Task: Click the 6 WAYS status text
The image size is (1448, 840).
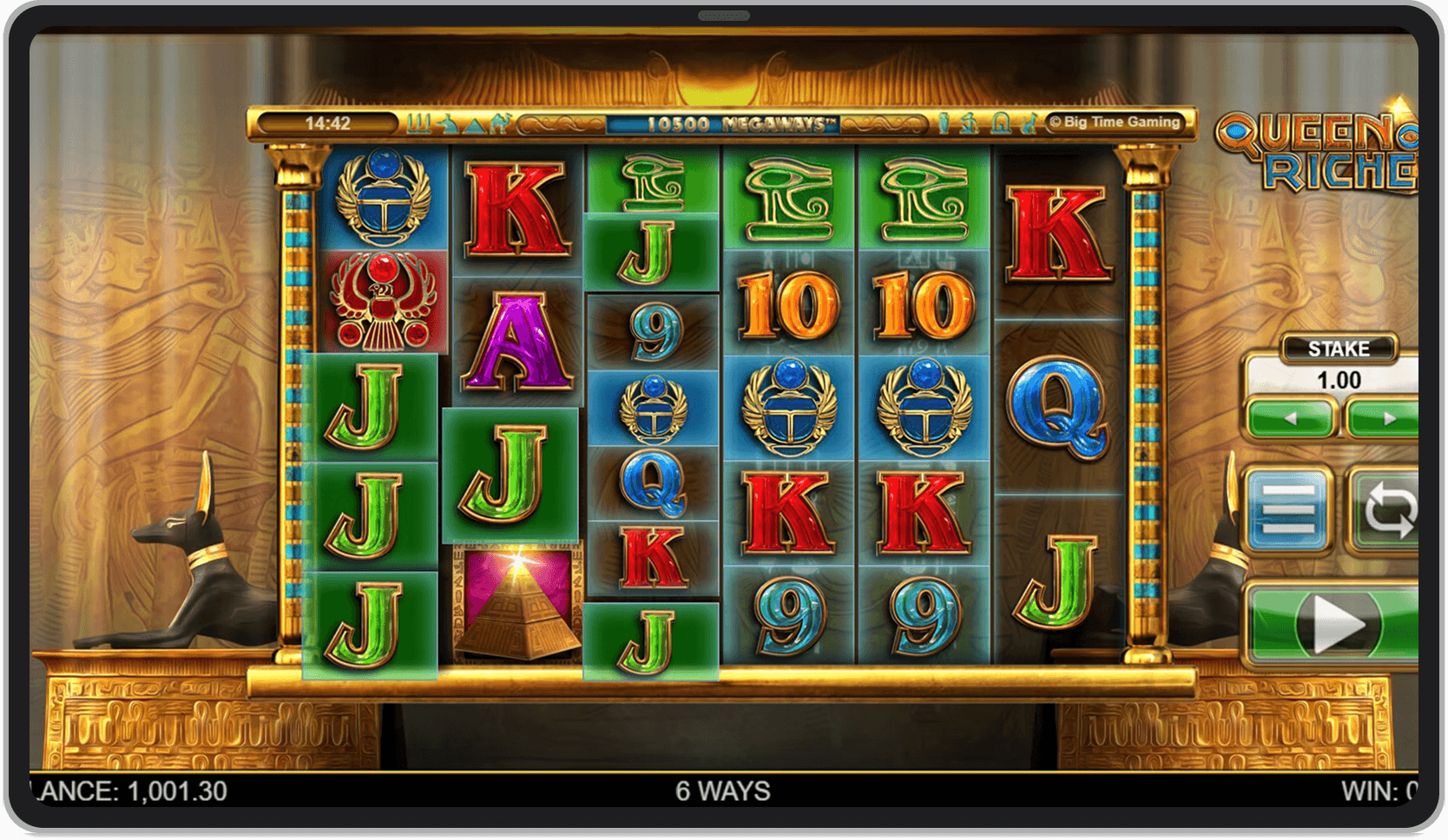Action: pyautogui.click(x=723, y=790)
